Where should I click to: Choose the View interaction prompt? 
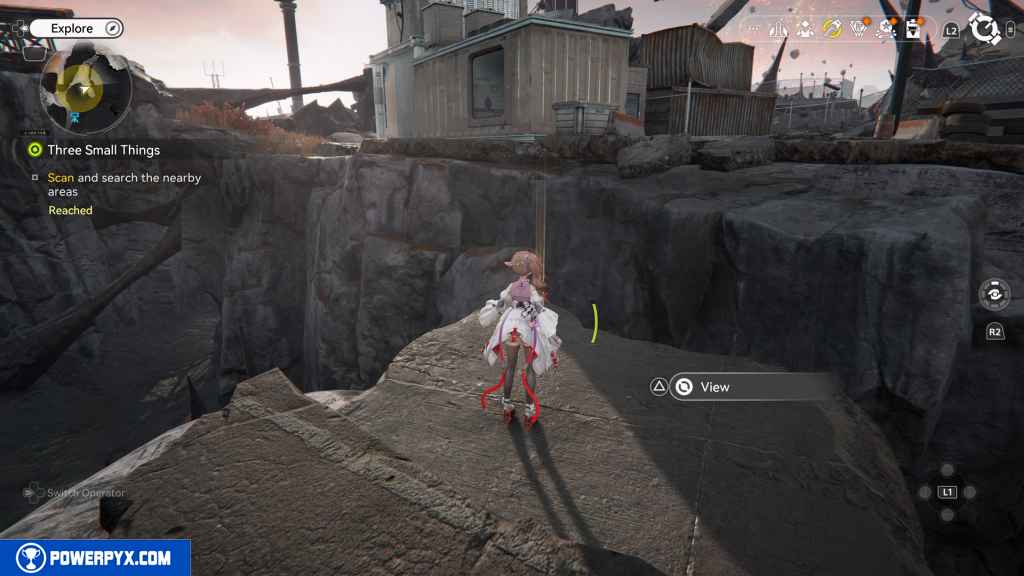715,387
